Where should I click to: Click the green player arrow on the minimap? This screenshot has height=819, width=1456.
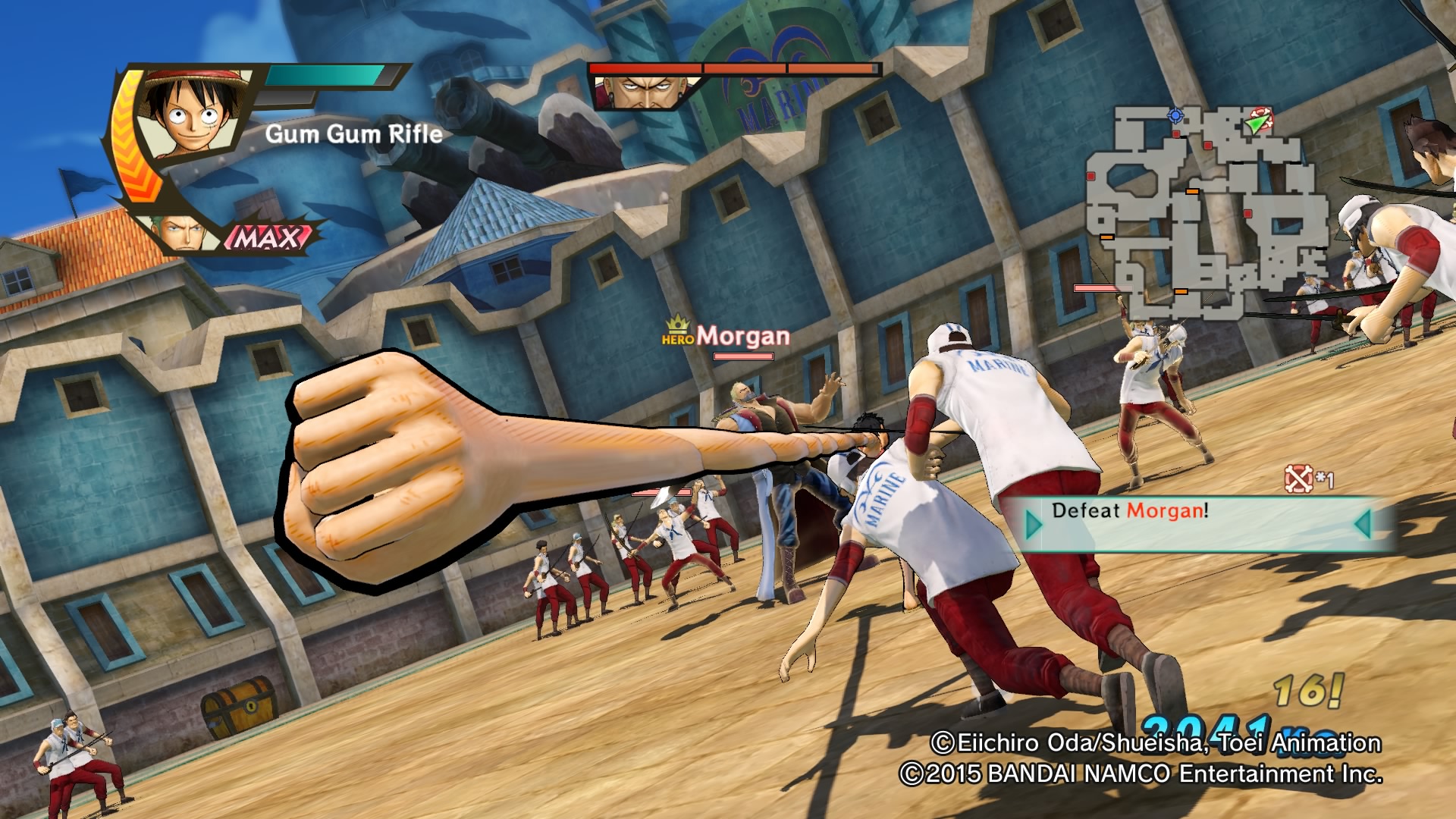(x=1257, y=123)
